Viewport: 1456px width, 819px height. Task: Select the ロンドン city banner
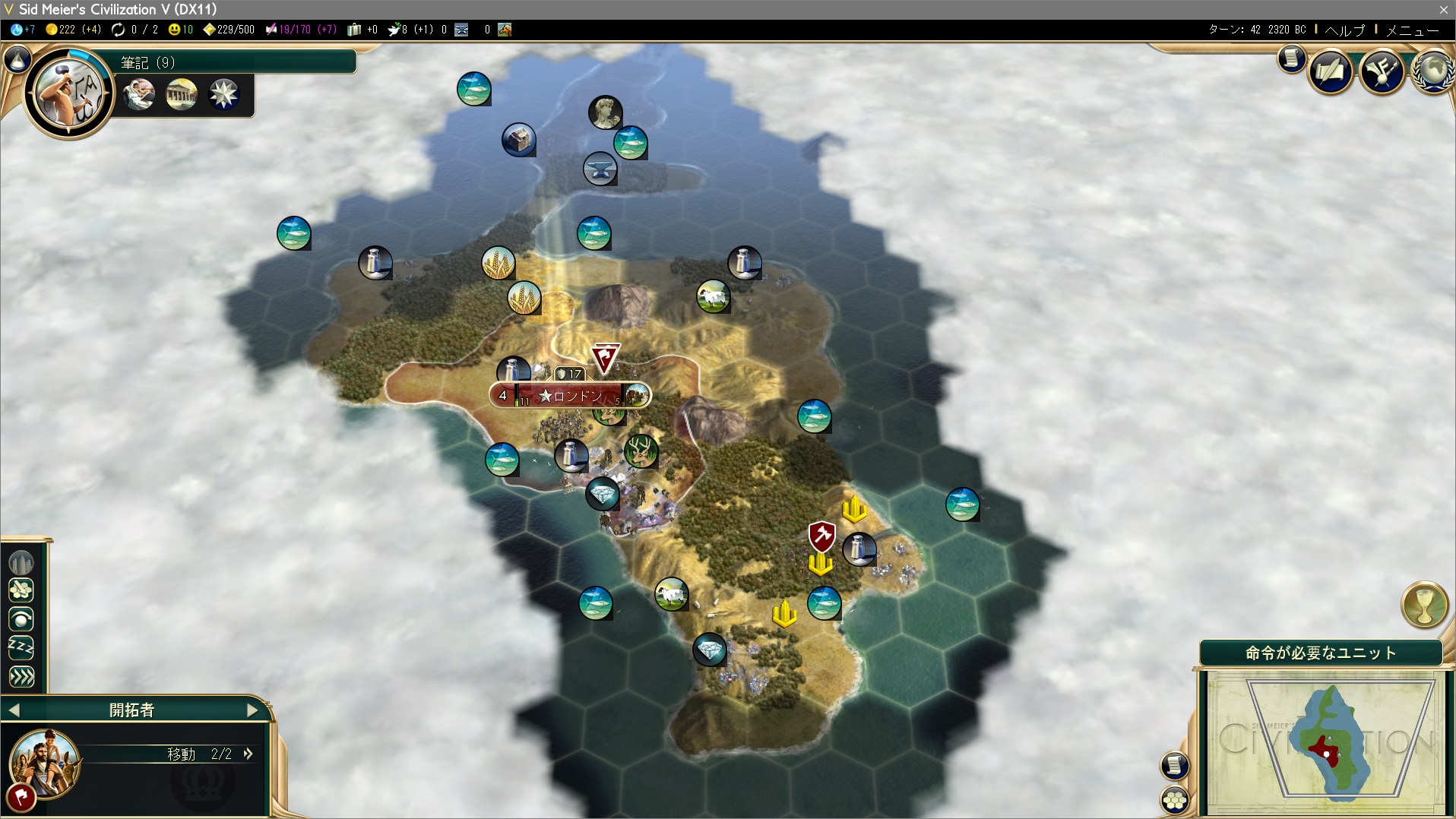[570, 396]
